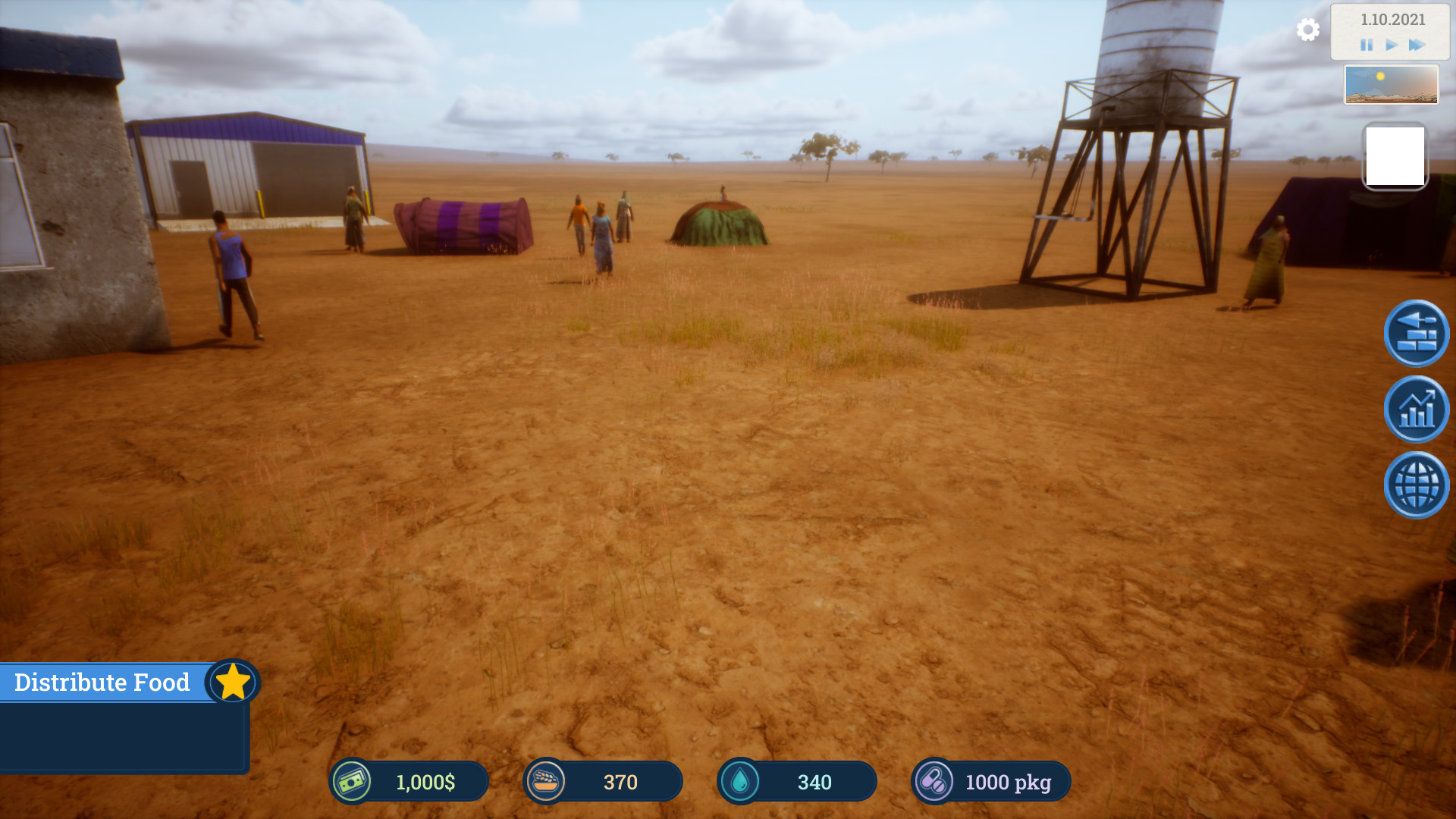Click the money resource icon showing 1,000$
Viewport: 1456px width, 819px height.
tap(353, 781)
